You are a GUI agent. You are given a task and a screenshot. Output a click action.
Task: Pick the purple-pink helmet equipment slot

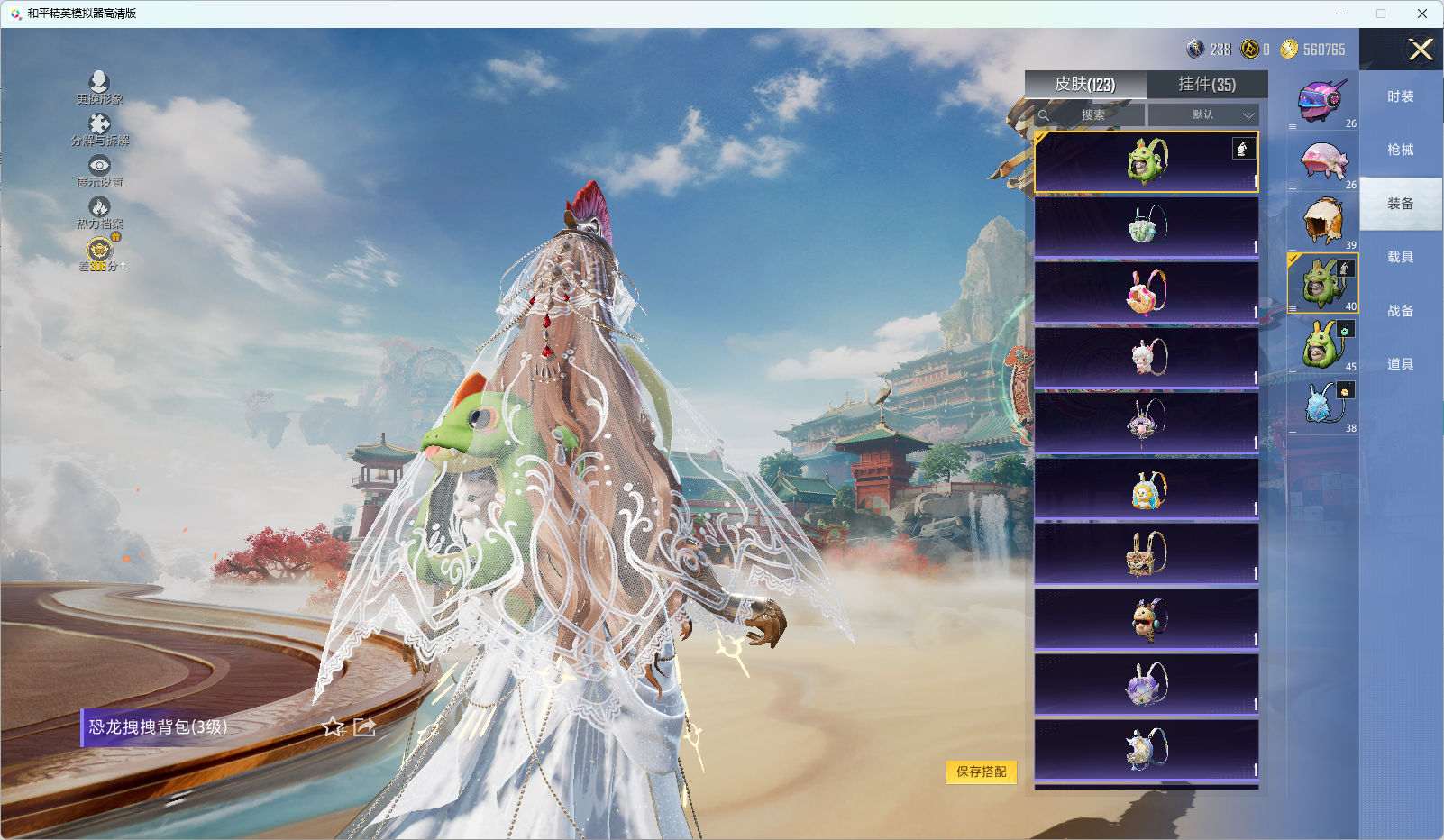pos(1322,100)
